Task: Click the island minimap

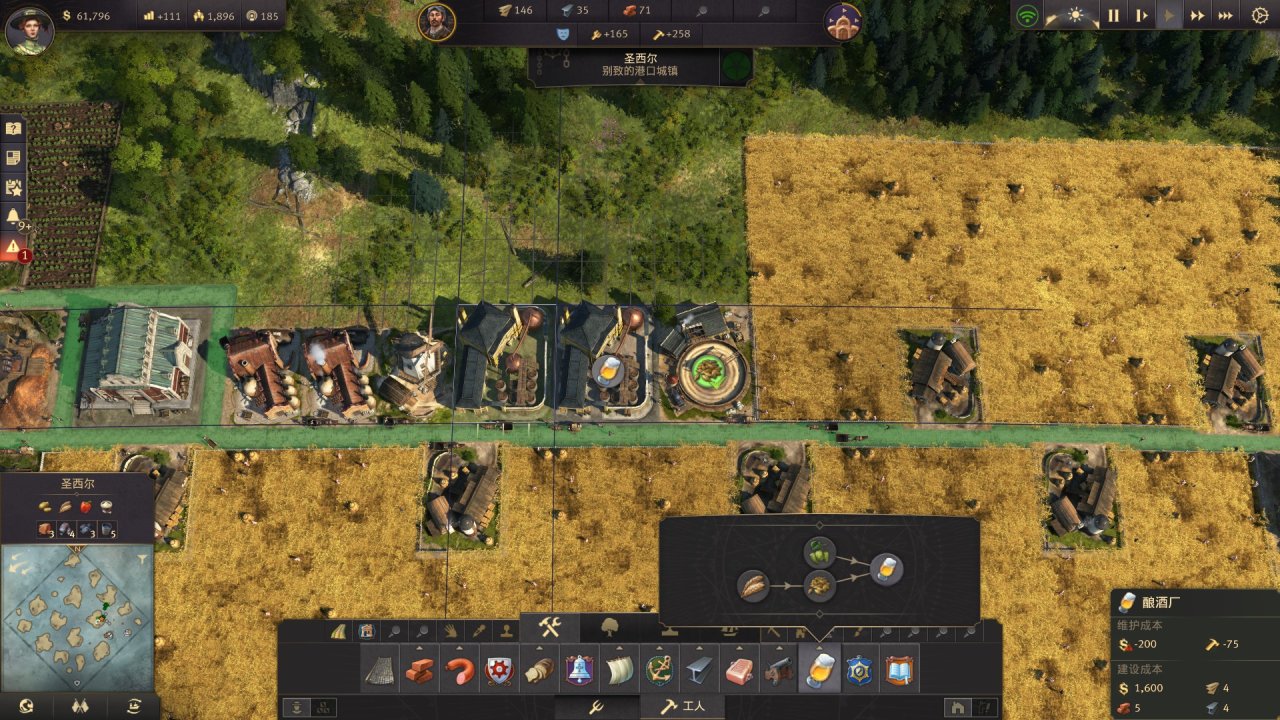Action: tap(78, 616)
